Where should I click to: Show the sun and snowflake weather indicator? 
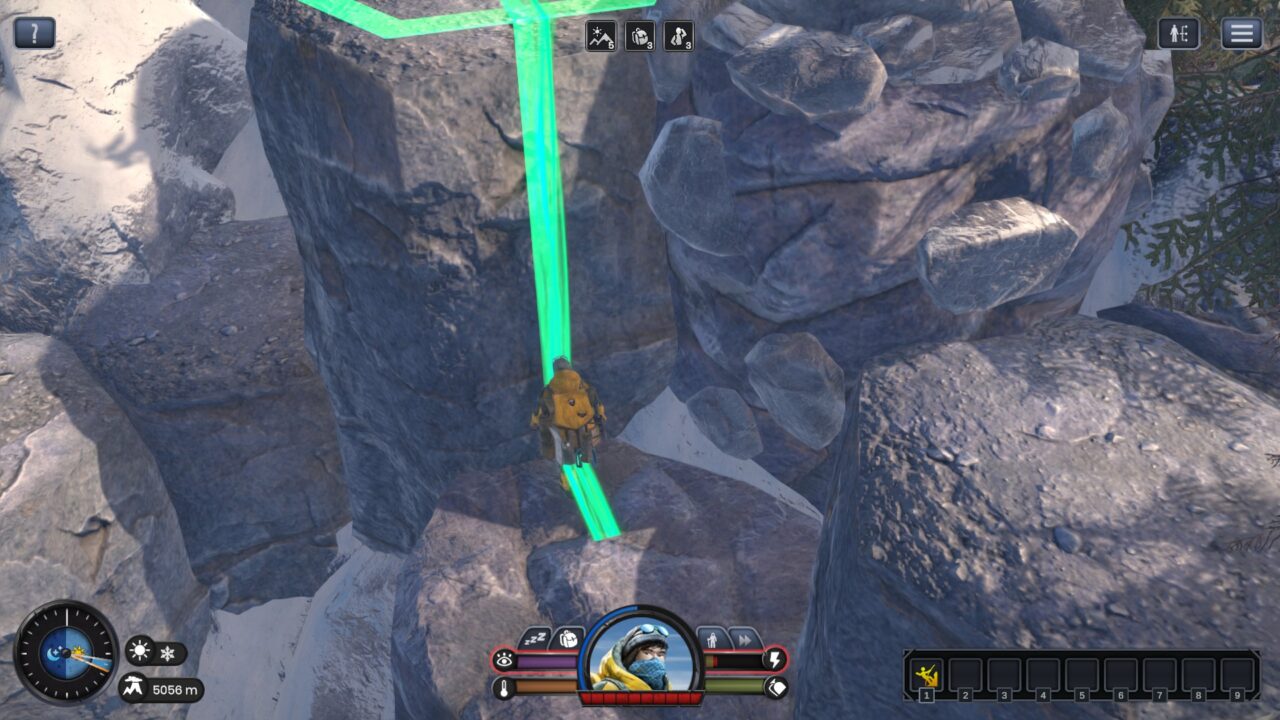(x=155, y=653)
